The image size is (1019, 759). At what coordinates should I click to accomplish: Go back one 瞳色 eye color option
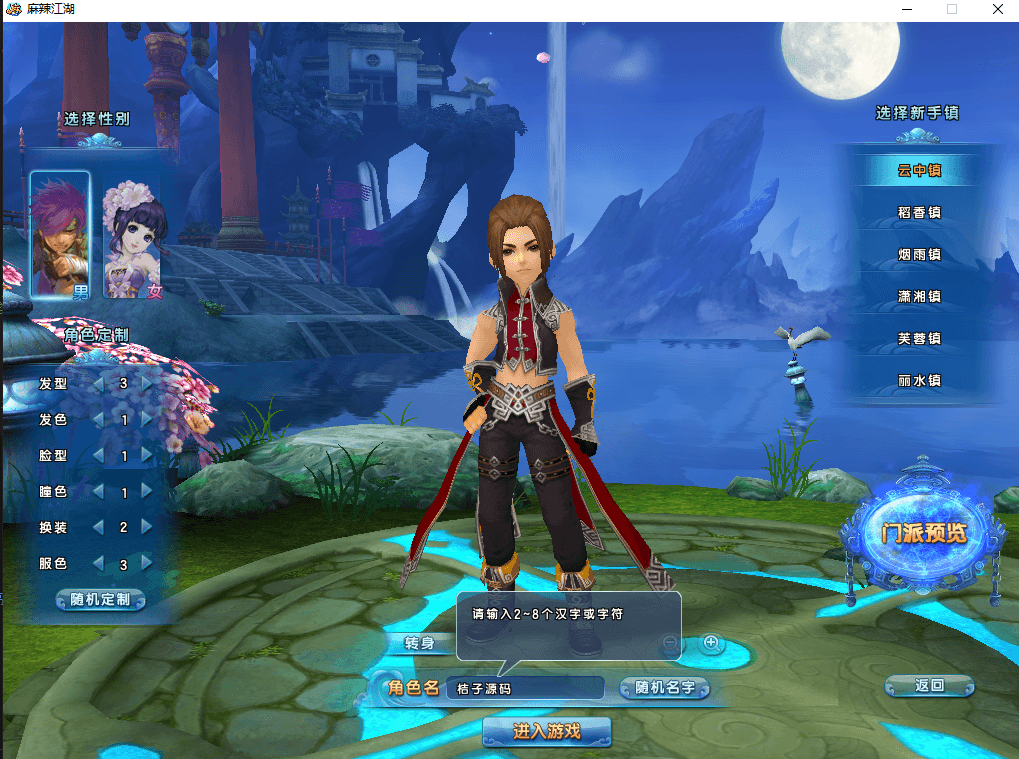coord(98,492)
